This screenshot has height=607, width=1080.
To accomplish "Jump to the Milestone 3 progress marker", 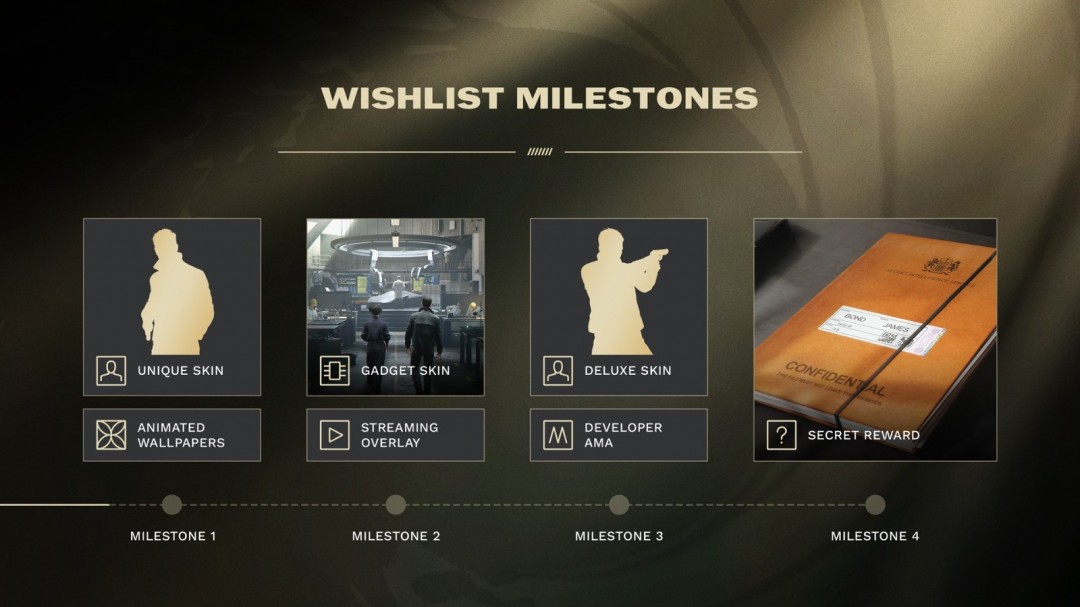I will click(x=619, y=505).
